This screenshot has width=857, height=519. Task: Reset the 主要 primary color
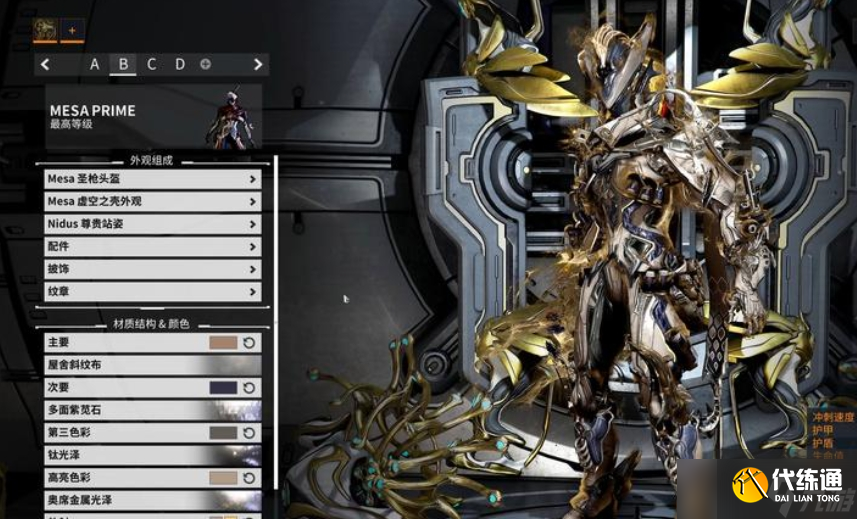pos(249,342)
